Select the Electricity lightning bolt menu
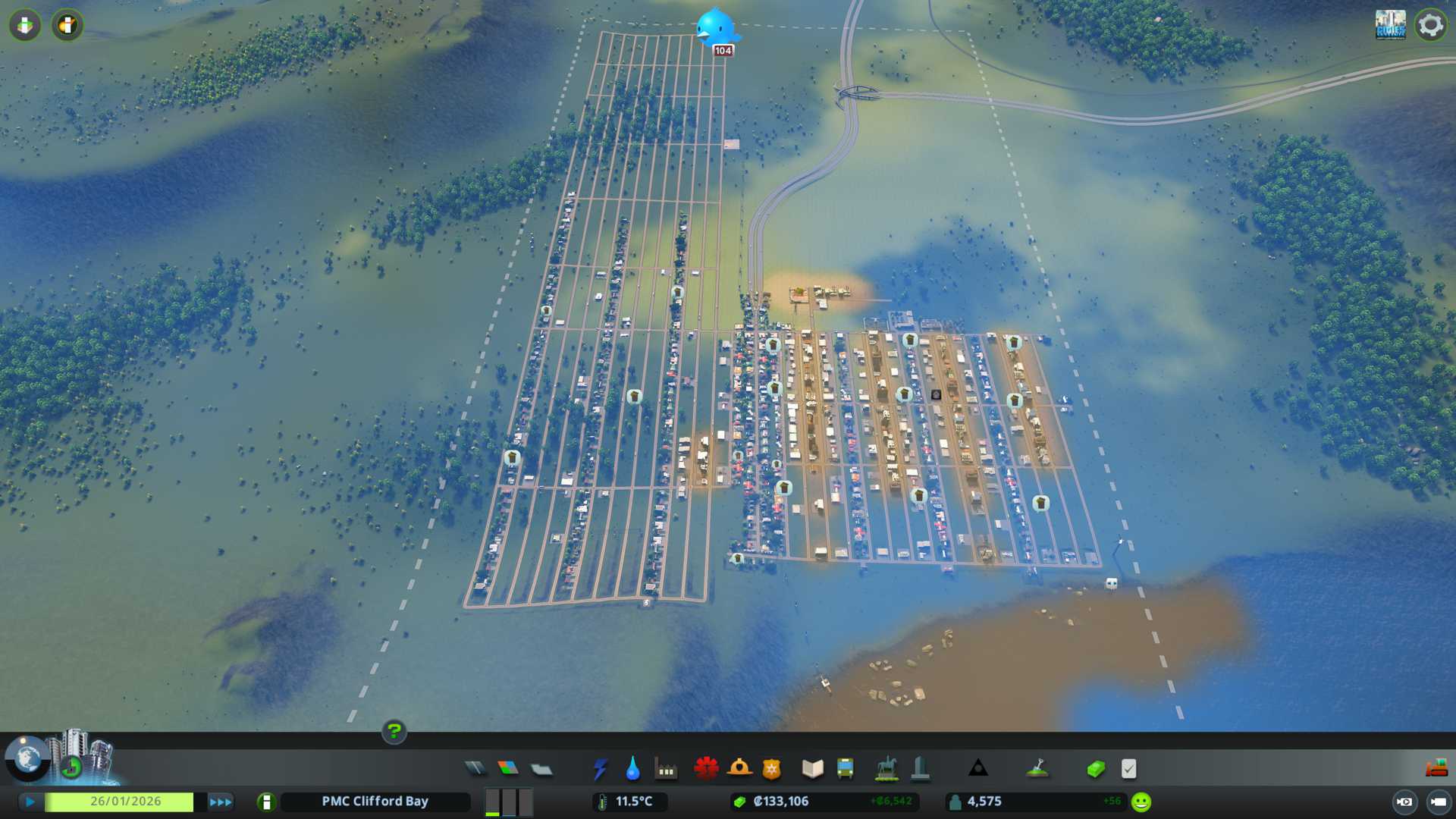 click(600, 769)
